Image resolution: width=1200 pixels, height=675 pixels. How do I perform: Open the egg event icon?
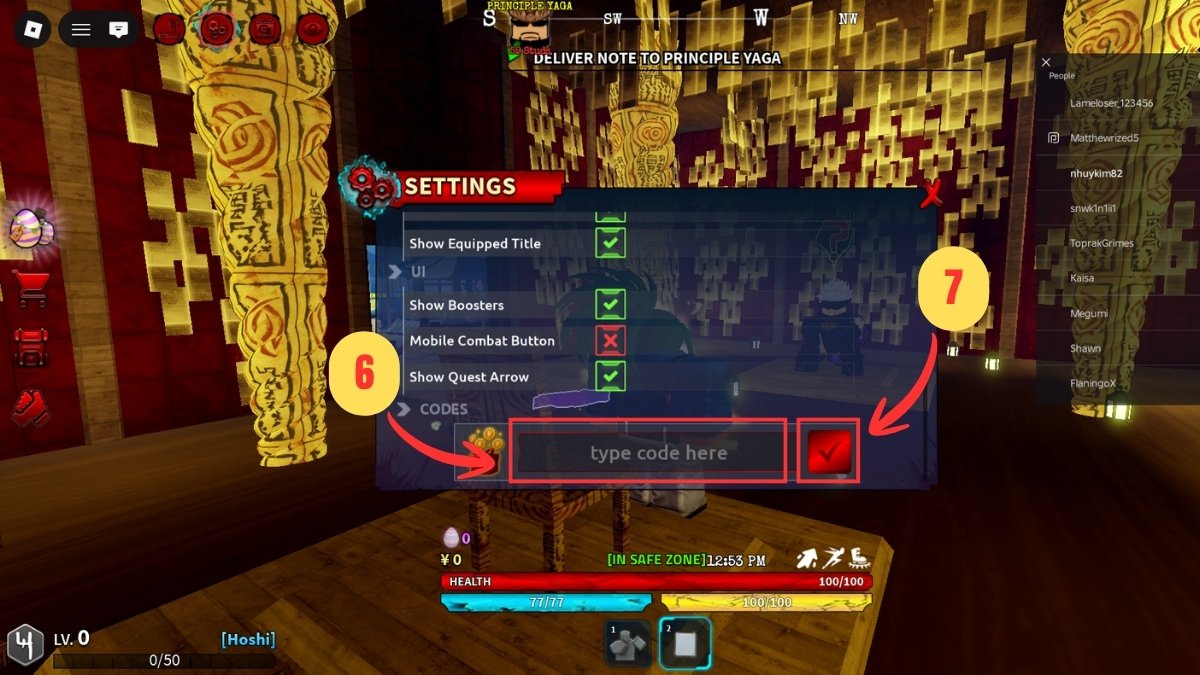click(30, 229)
